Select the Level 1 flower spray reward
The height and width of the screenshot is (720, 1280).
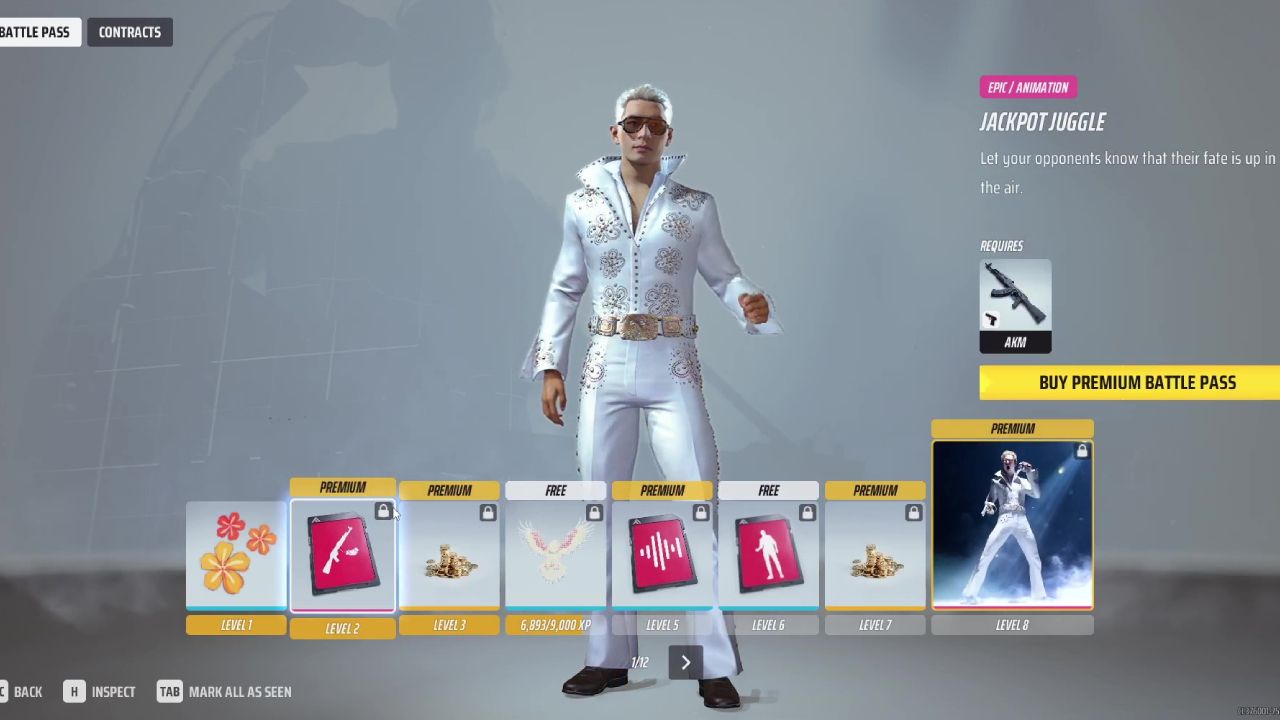pyautogui.click(x=236, y=555)
